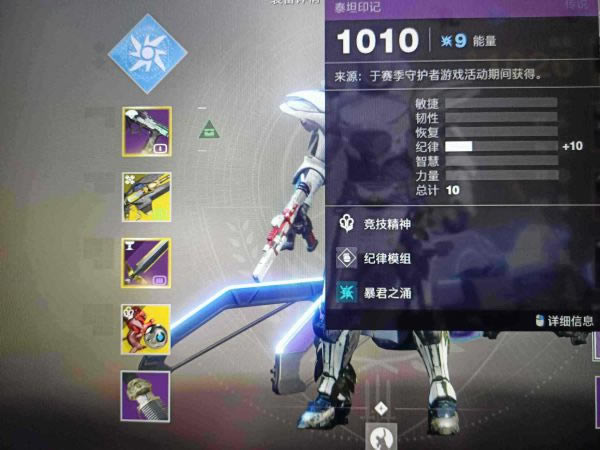Open the blue diamond subclass icon
The width and height of the screenshot is (600, 450).
pos(147,53)
